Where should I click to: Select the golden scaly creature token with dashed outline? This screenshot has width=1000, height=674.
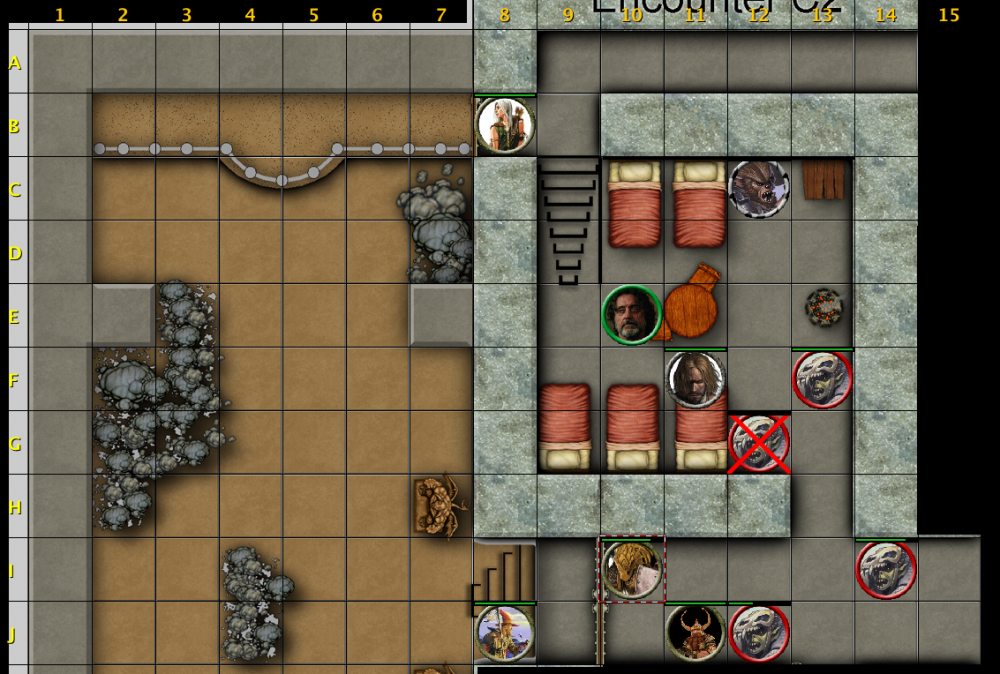click(x=632, y=570)
